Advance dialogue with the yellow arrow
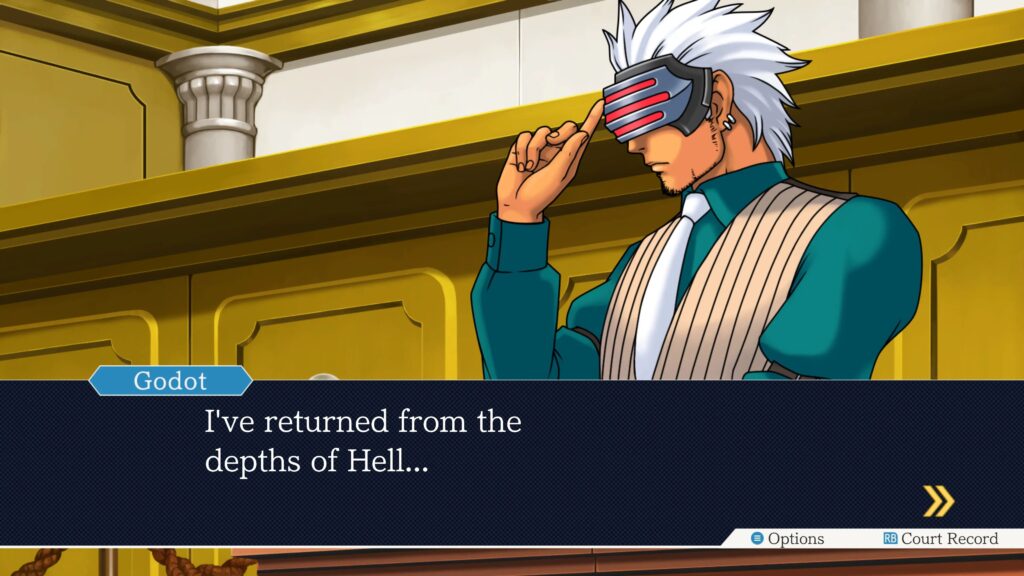The height and width of the screenshot is (576, 1024). (x=938, y=501)
